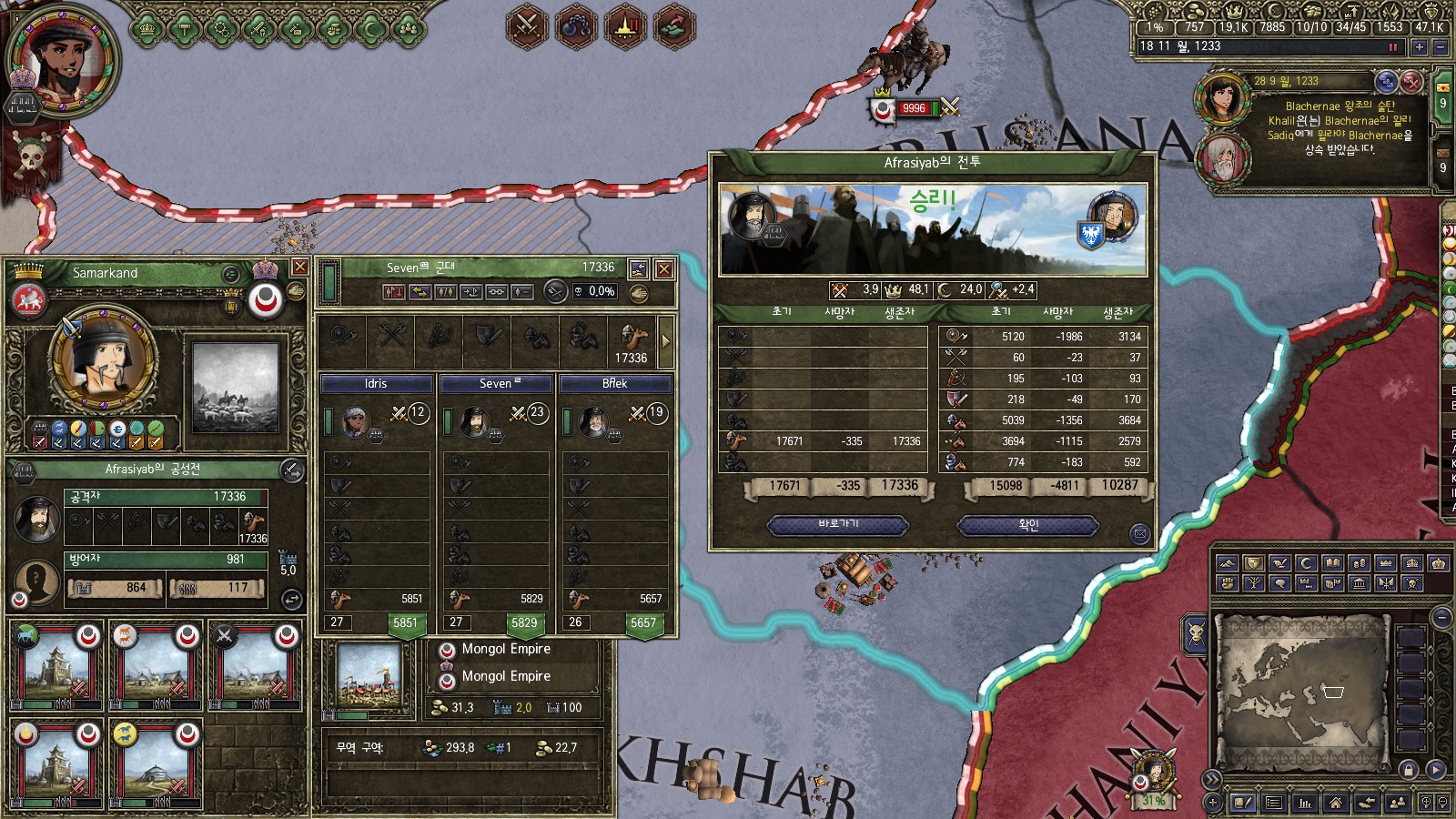Activate the crescent religion map mode
Image resolution: width=1456 pixels, height=819 pixels.
point(1306,563)
